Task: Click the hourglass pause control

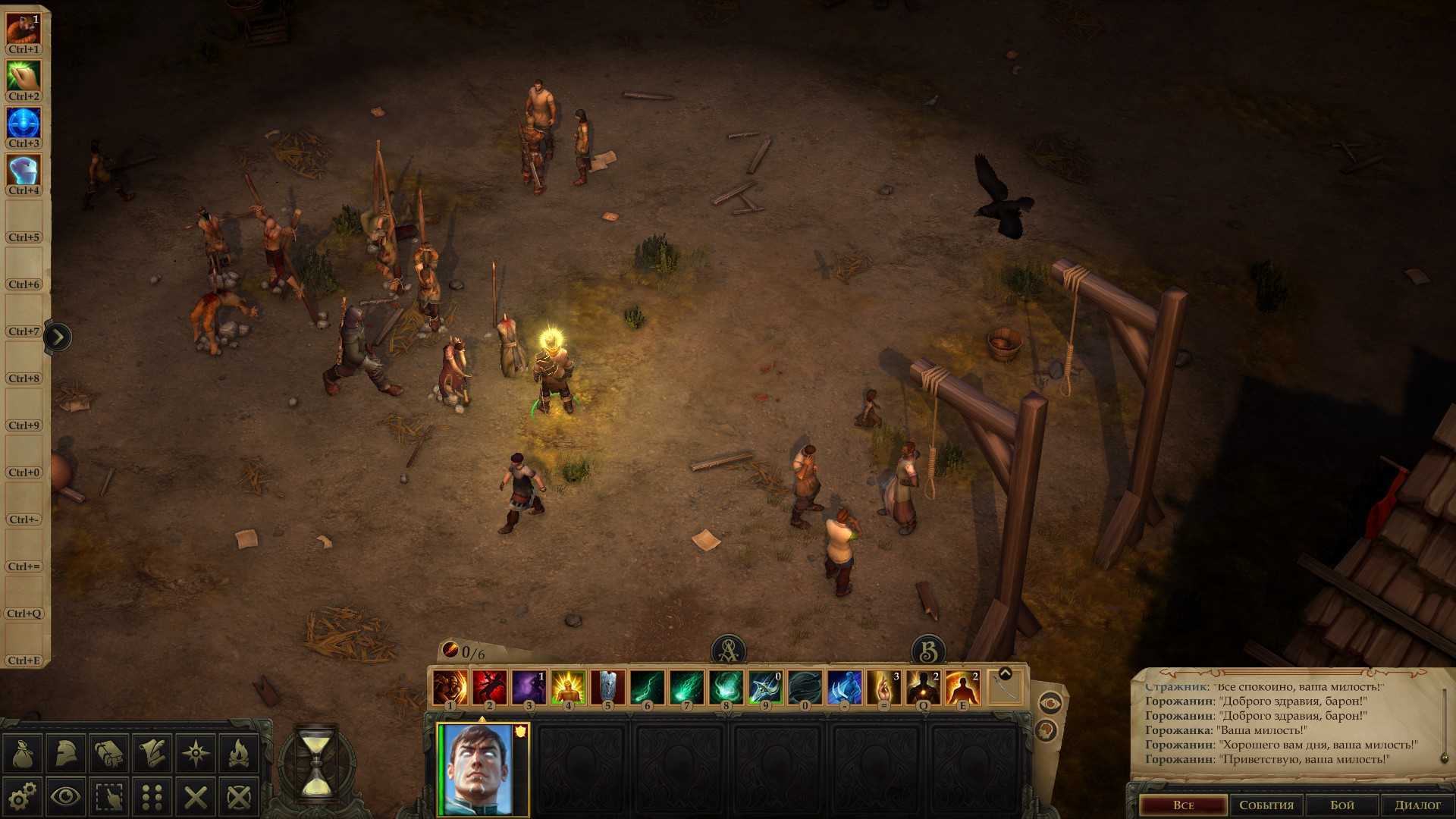Action: click(x=315, y=764)
